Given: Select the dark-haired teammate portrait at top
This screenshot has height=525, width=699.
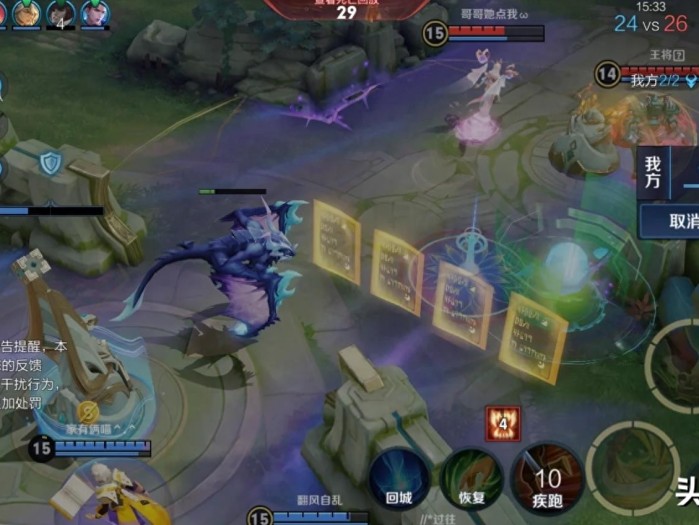Looking at the screenshot, I should [x=95, y=14].
